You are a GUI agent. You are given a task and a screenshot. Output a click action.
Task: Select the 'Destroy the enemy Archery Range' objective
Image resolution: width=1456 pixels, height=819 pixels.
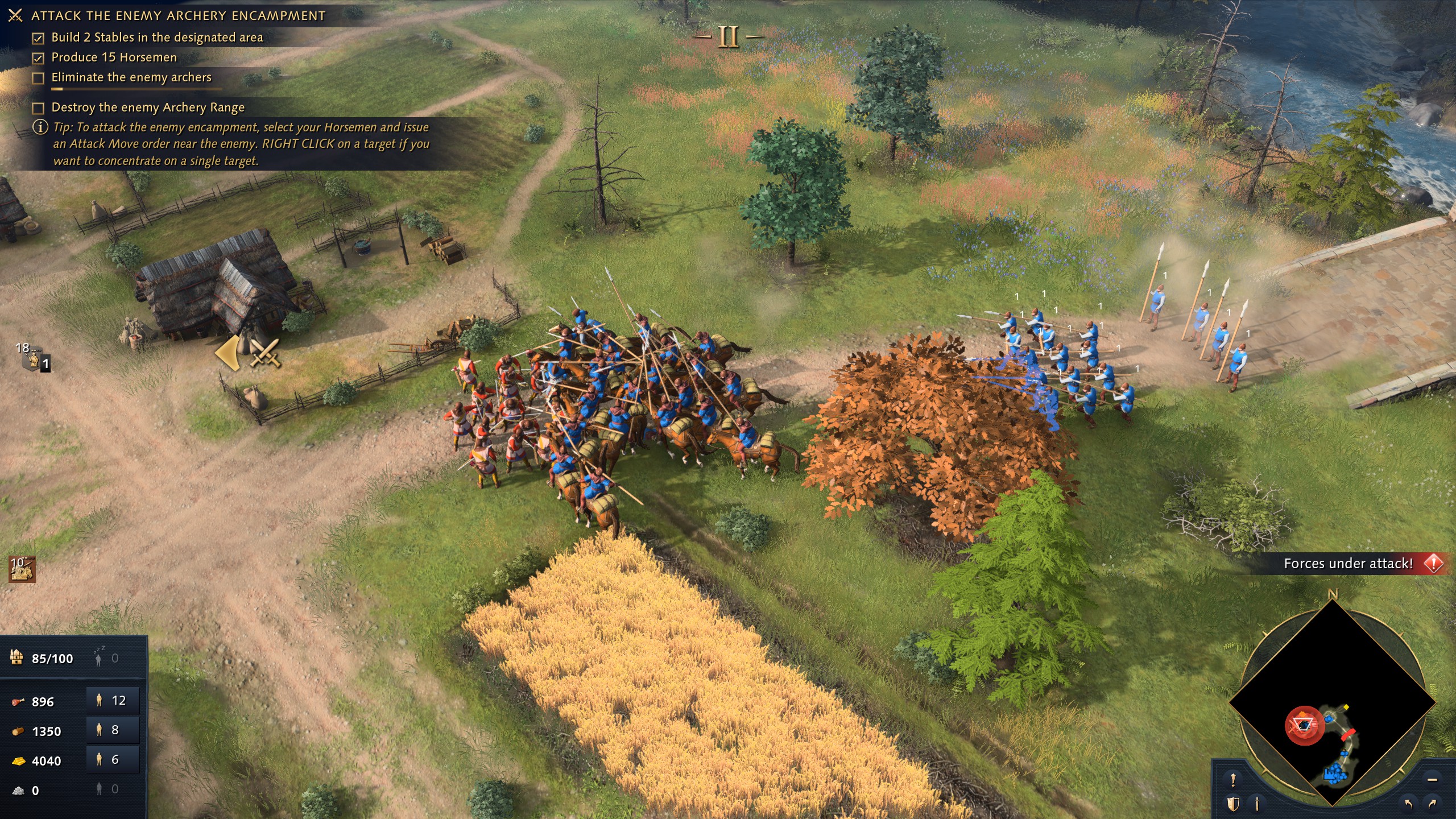pyautogui.click(x=148, y=107)
